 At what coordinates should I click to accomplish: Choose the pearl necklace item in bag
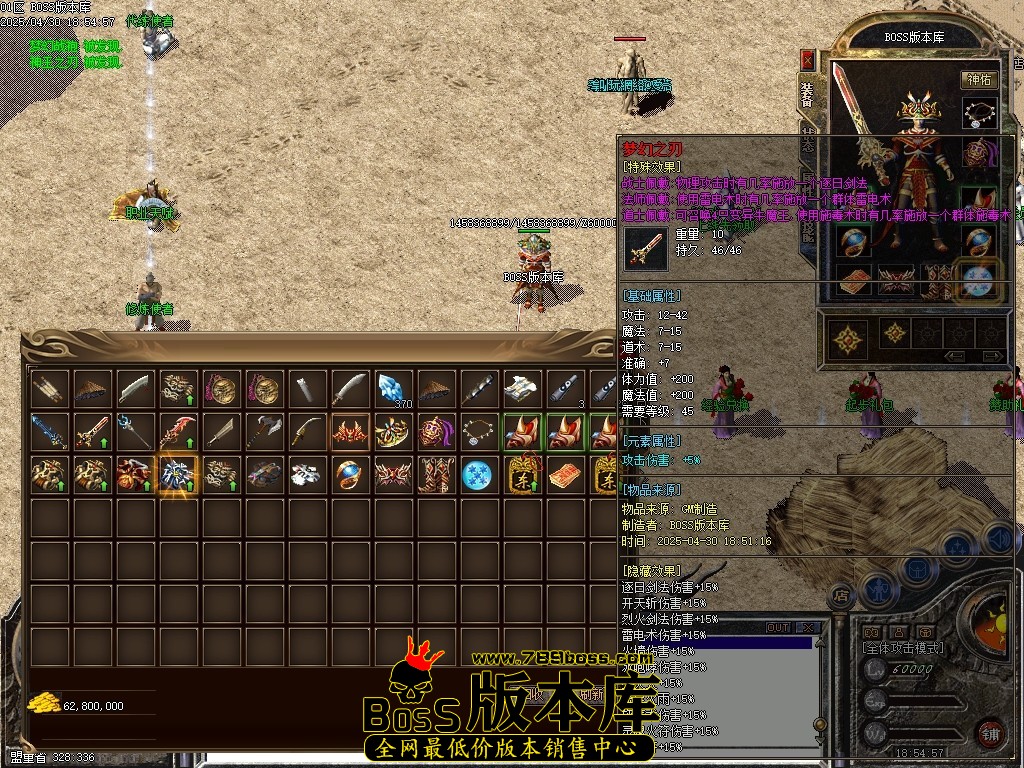click(x=477, y=431)
